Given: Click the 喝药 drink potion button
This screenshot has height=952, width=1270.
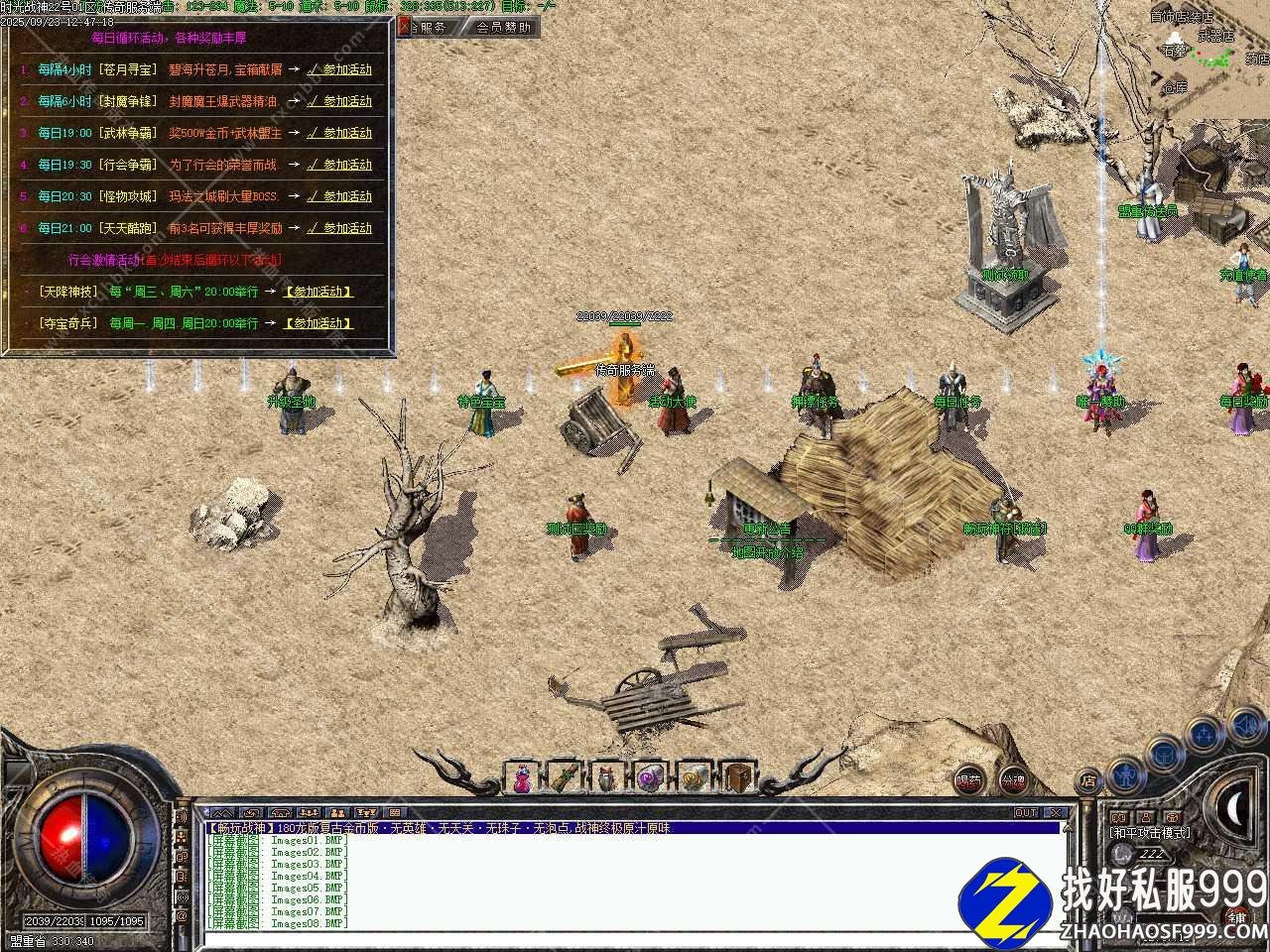Looking at the screenshot, I should (x=969, y=781).
